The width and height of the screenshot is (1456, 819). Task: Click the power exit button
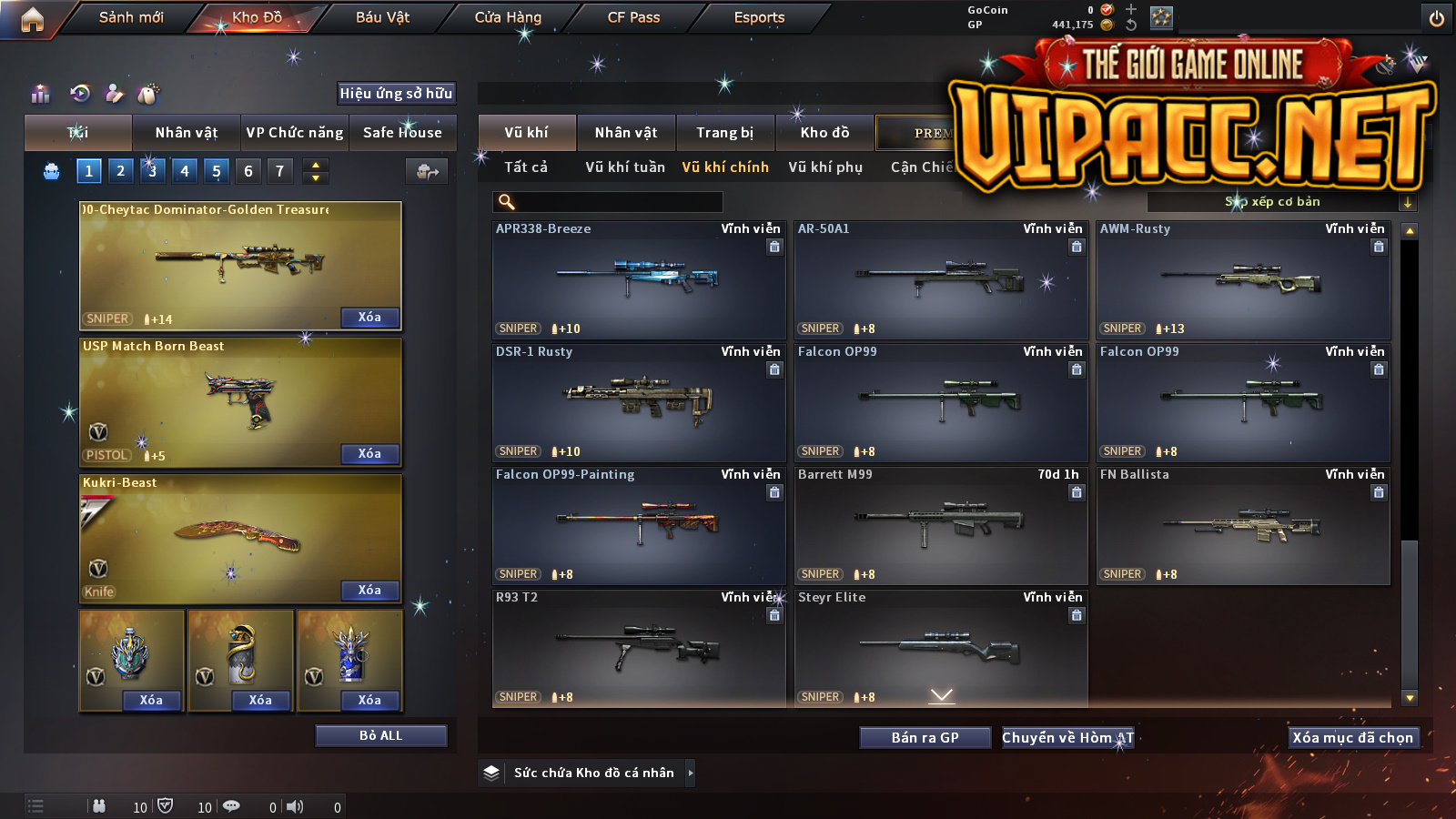[x=1437, y=18]
